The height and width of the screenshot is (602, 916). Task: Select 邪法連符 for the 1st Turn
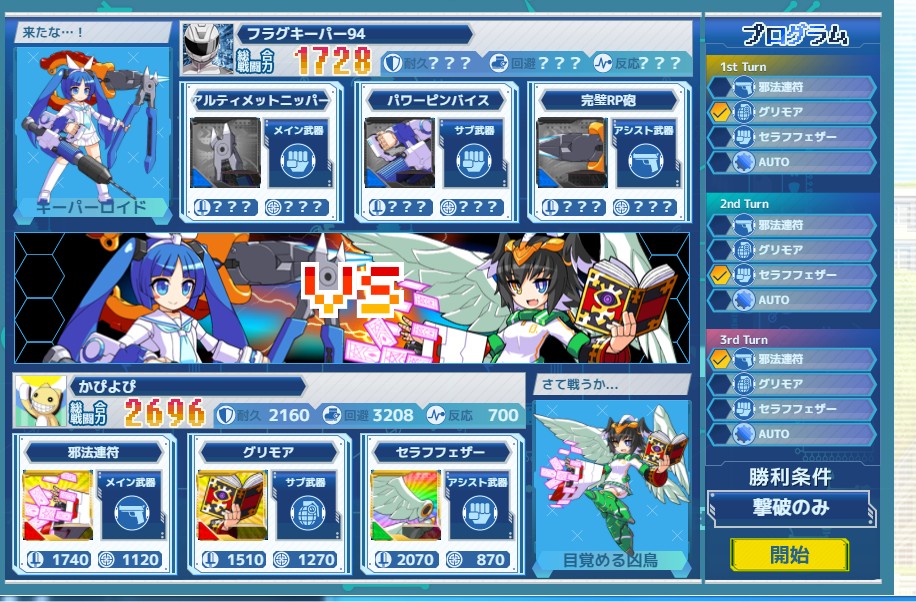(792, 87)
